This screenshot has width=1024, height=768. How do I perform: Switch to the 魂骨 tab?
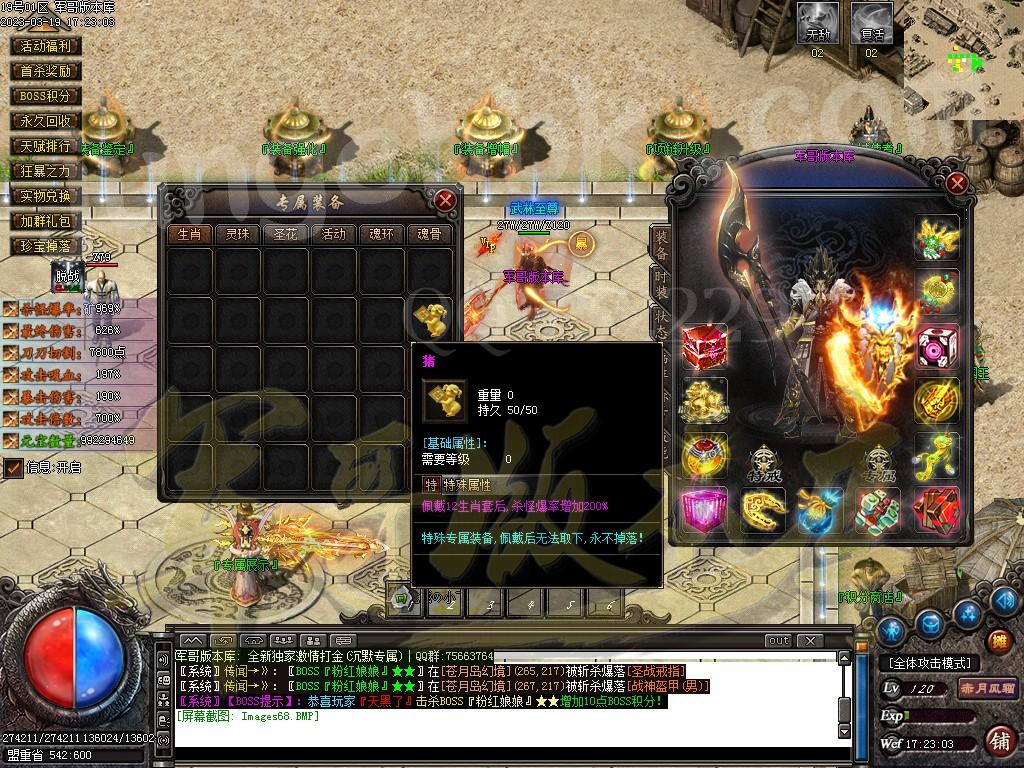point(429,234)
